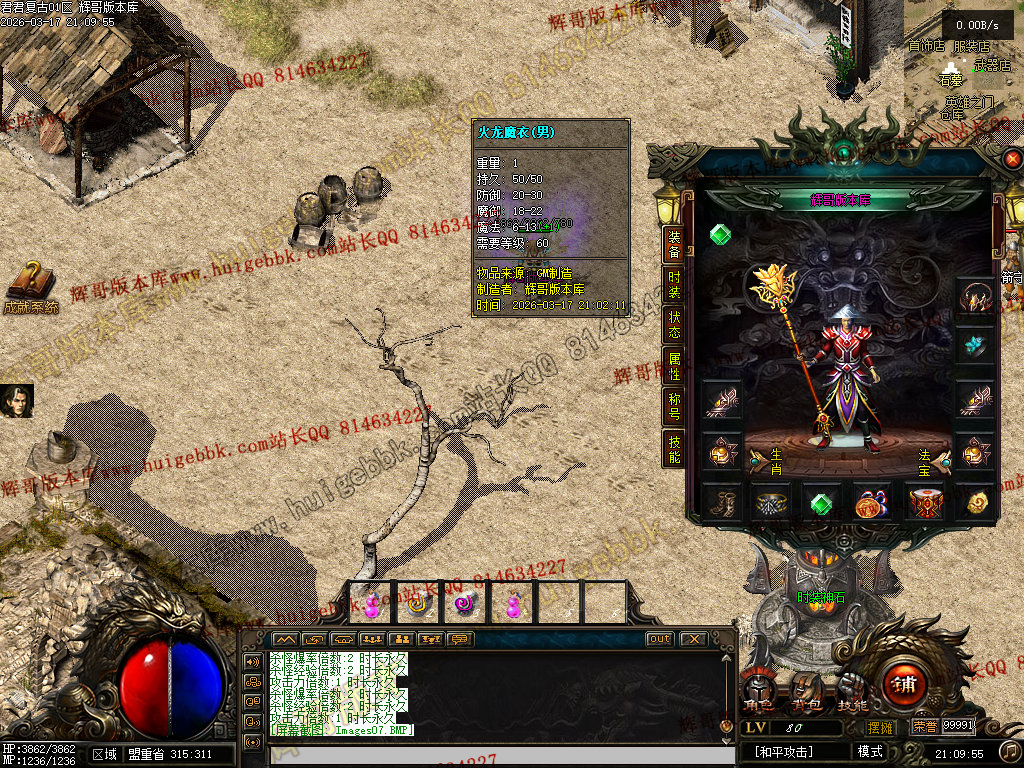Toggle the 模式 attack mode button
The height and width of the screenshot is (768, 1024).
870,751
